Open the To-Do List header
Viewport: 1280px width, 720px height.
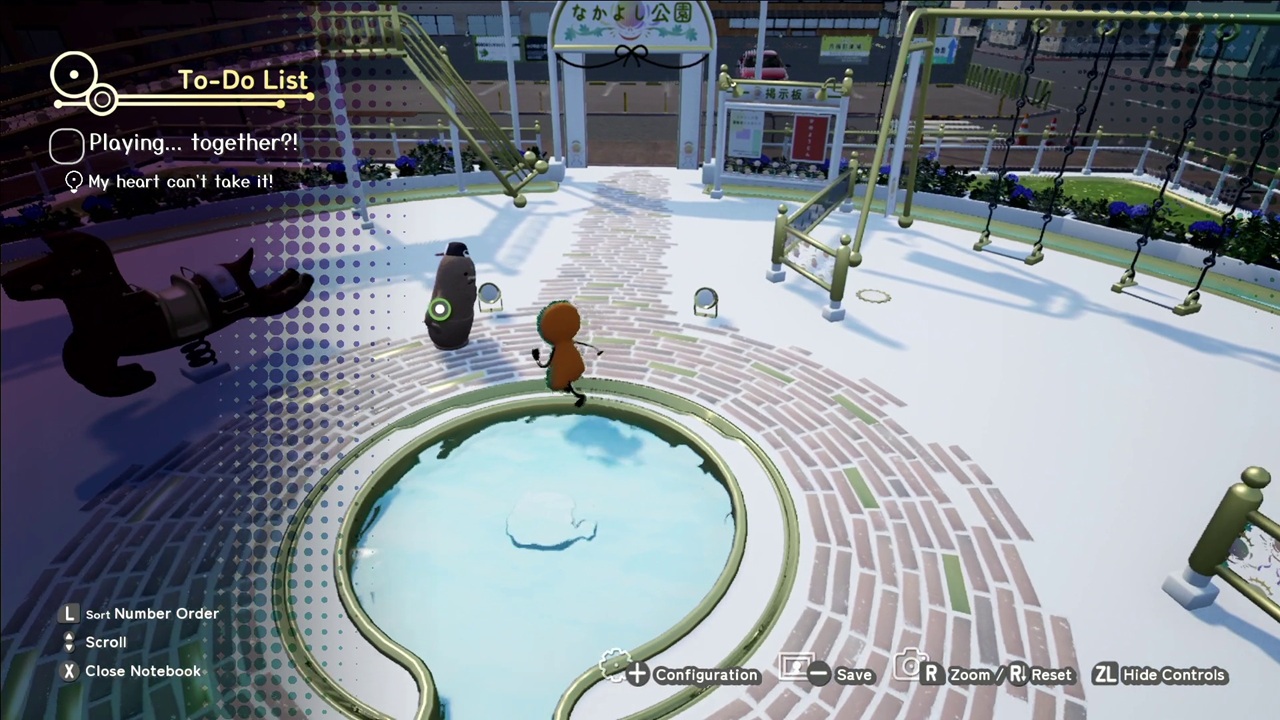(x=243, y=80)
